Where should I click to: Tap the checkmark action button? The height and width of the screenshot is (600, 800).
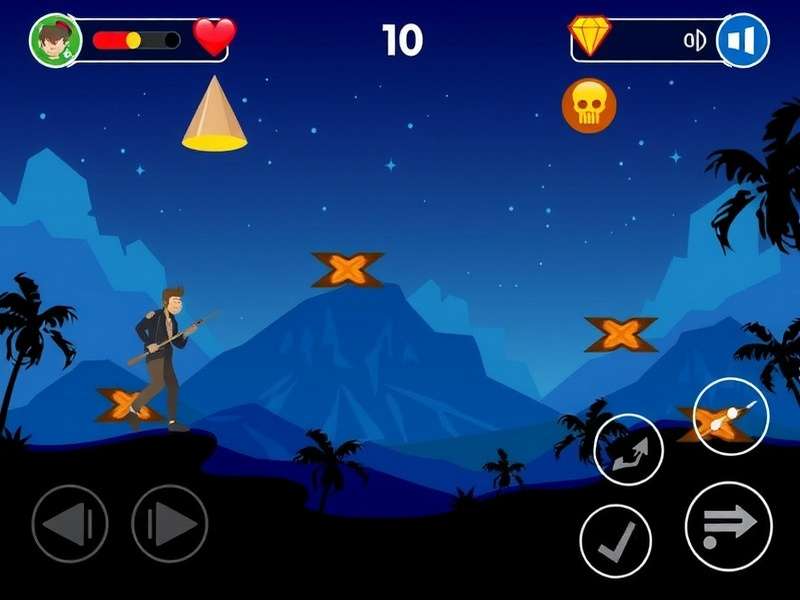coord(615,540)
